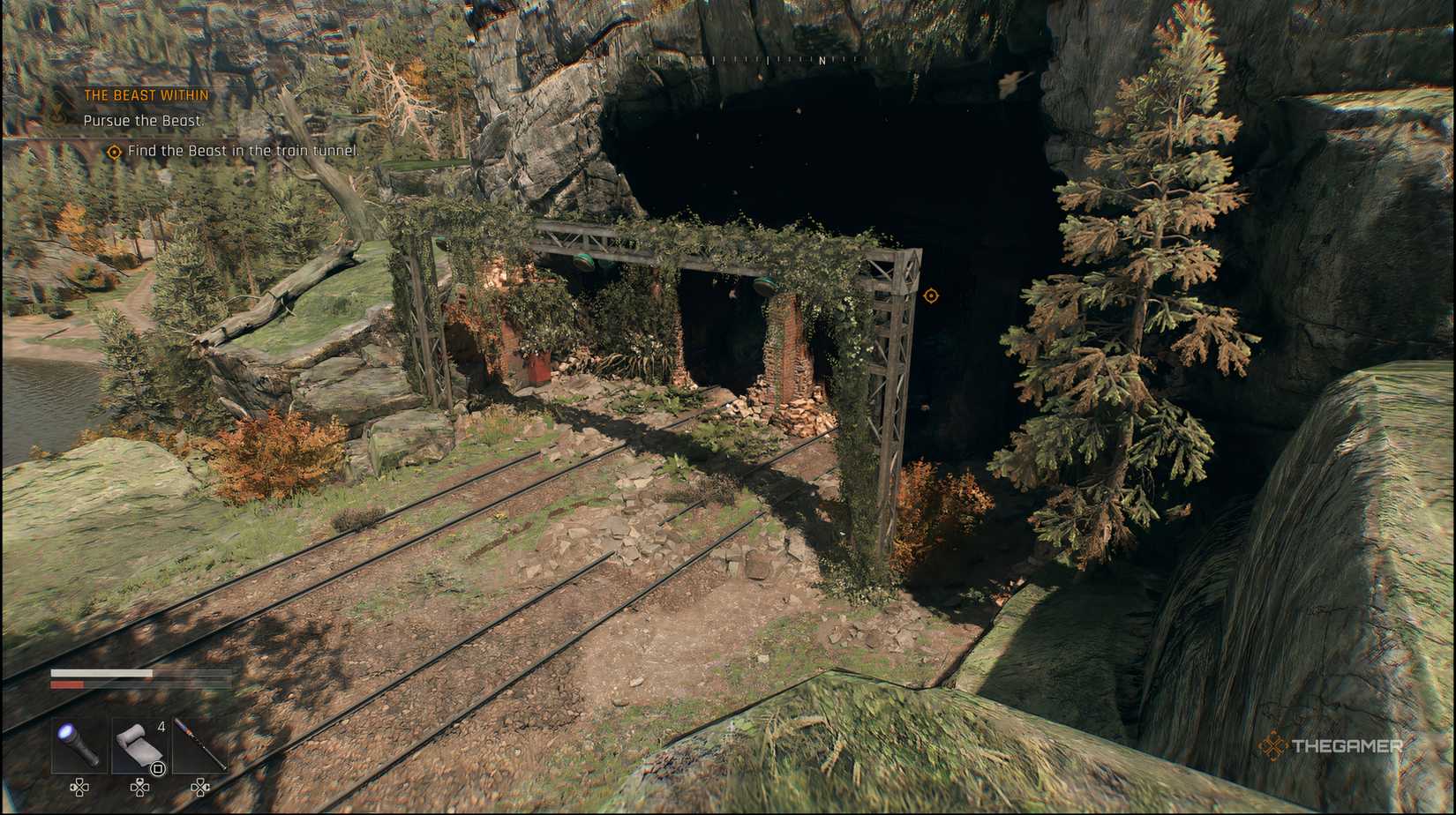Click the d-pad prompt under the flashlight
Viewport: 1456px width, 815px height.
(x=79, y=787)
